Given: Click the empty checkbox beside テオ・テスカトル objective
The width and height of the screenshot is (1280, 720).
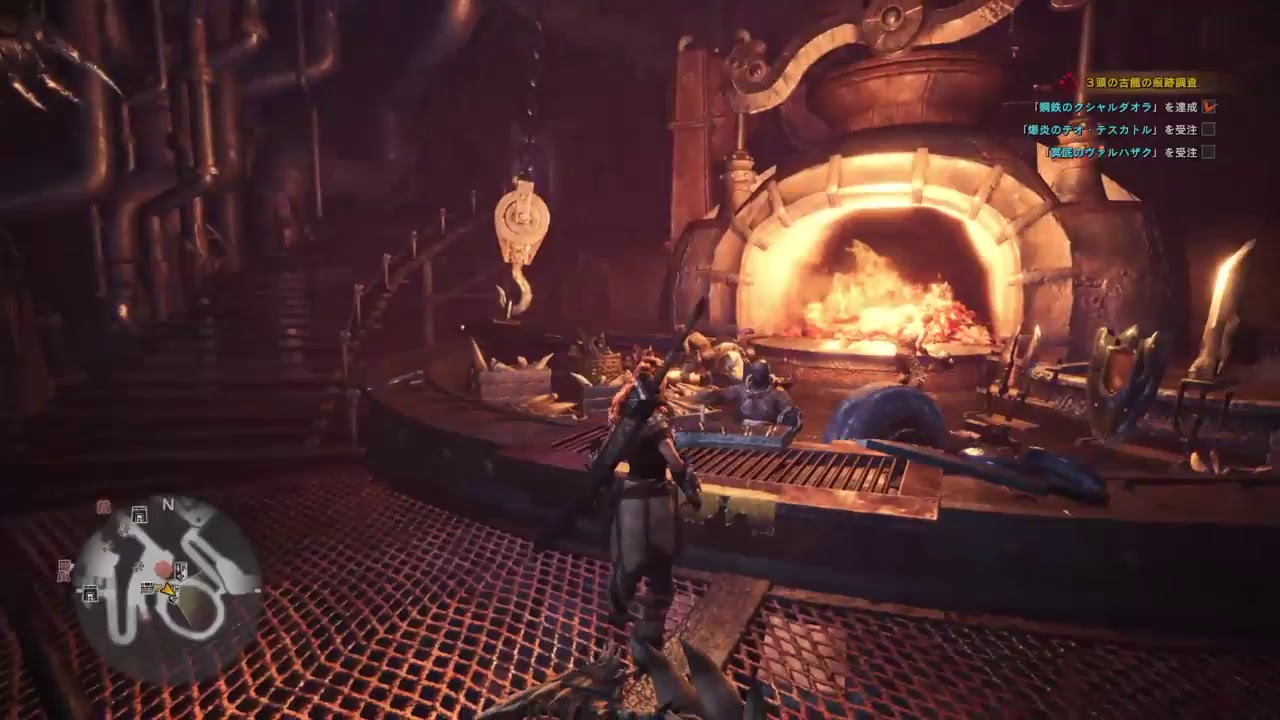Looking at the screenshot, I should coord(1208,129).
